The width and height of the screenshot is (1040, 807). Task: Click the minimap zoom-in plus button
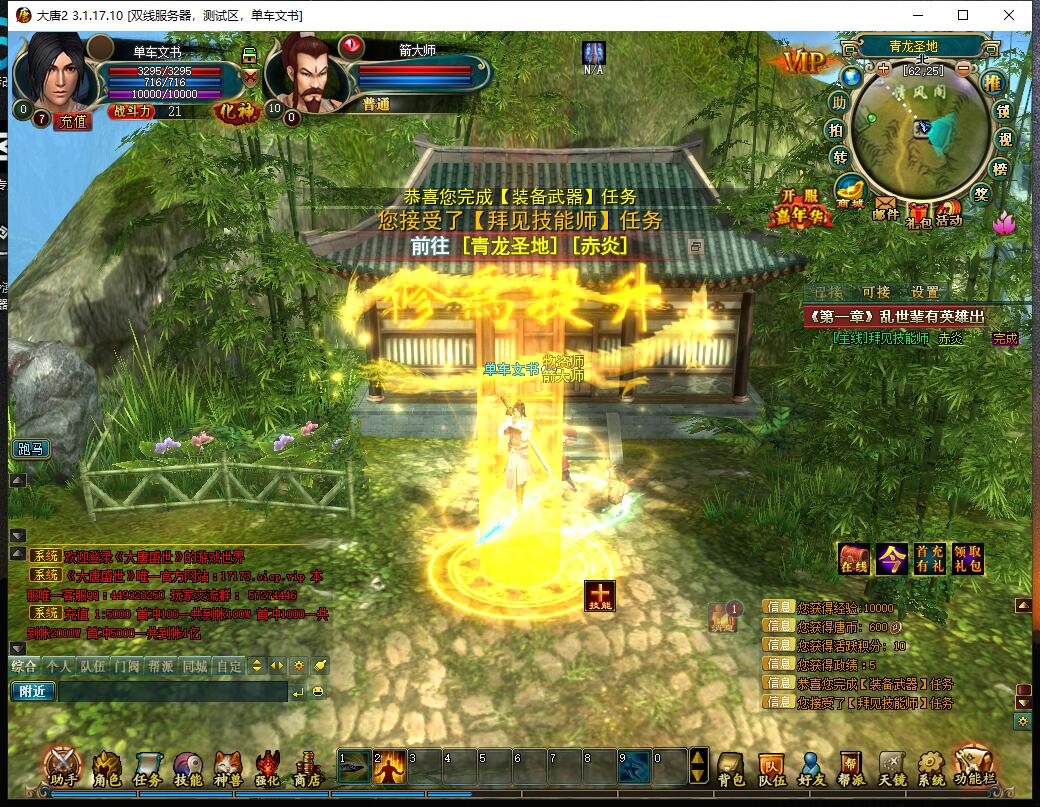click(x=883, y=70)
